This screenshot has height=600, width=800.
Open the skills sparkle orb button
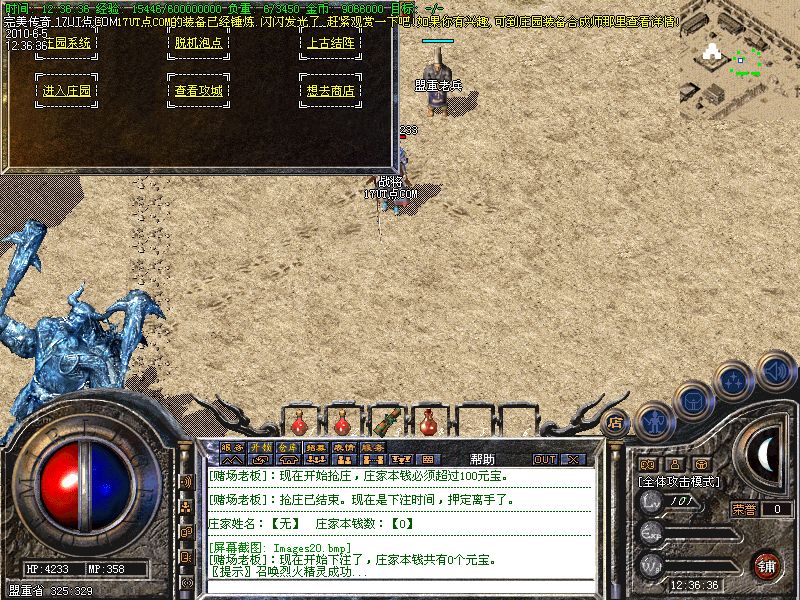pyautogui.click(x=735, y=381)
